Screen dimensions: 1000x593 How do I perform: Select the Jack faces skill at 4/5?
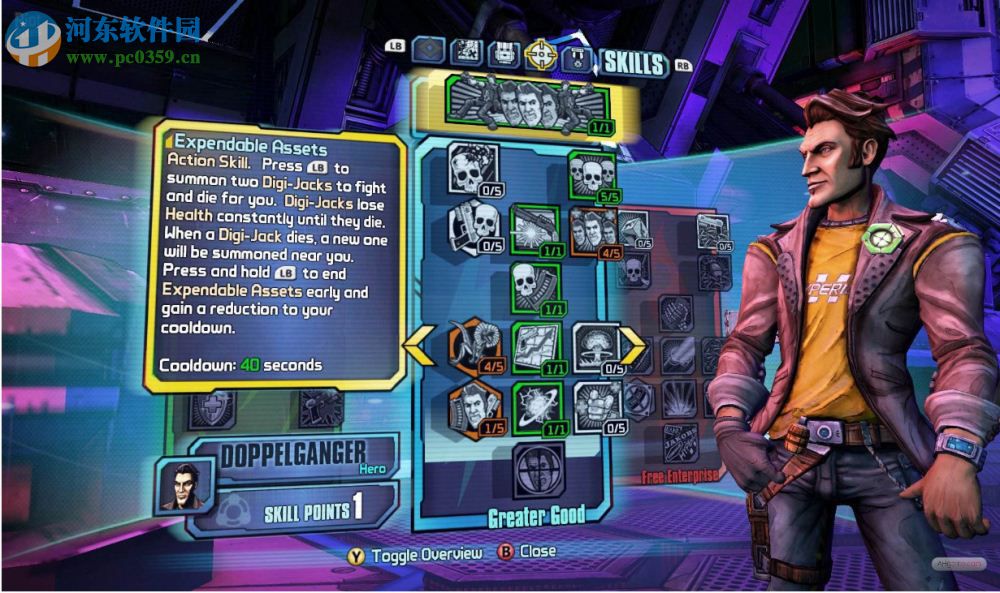coord(592,232)
